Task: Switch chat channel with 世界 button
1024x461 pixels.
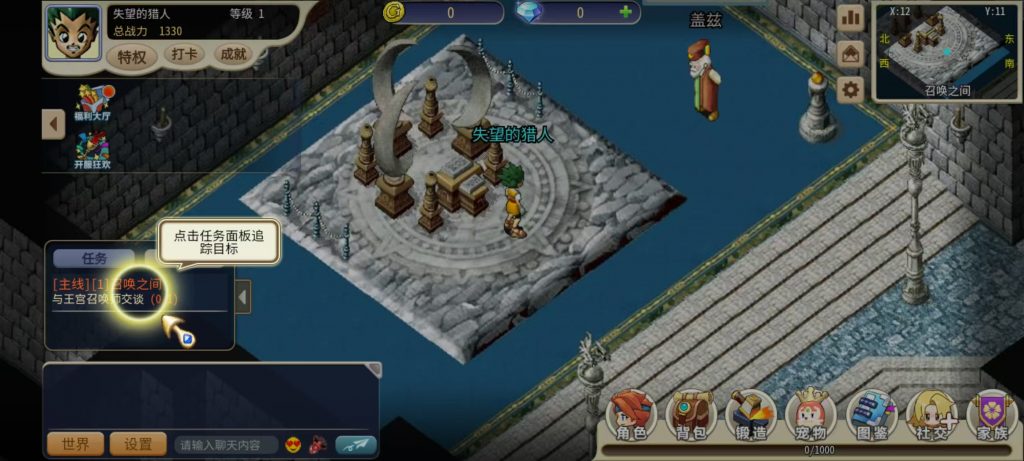Action: coord(75,444)
